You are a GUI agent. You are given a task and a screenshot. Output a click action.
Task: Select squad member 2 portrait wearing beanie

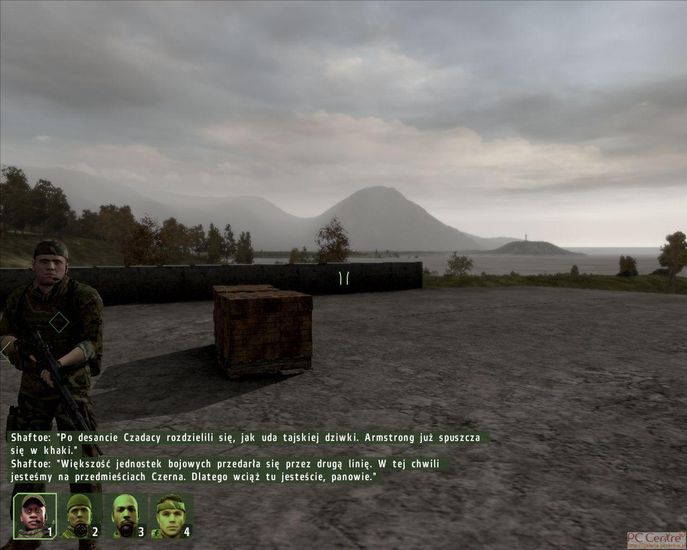79,515
